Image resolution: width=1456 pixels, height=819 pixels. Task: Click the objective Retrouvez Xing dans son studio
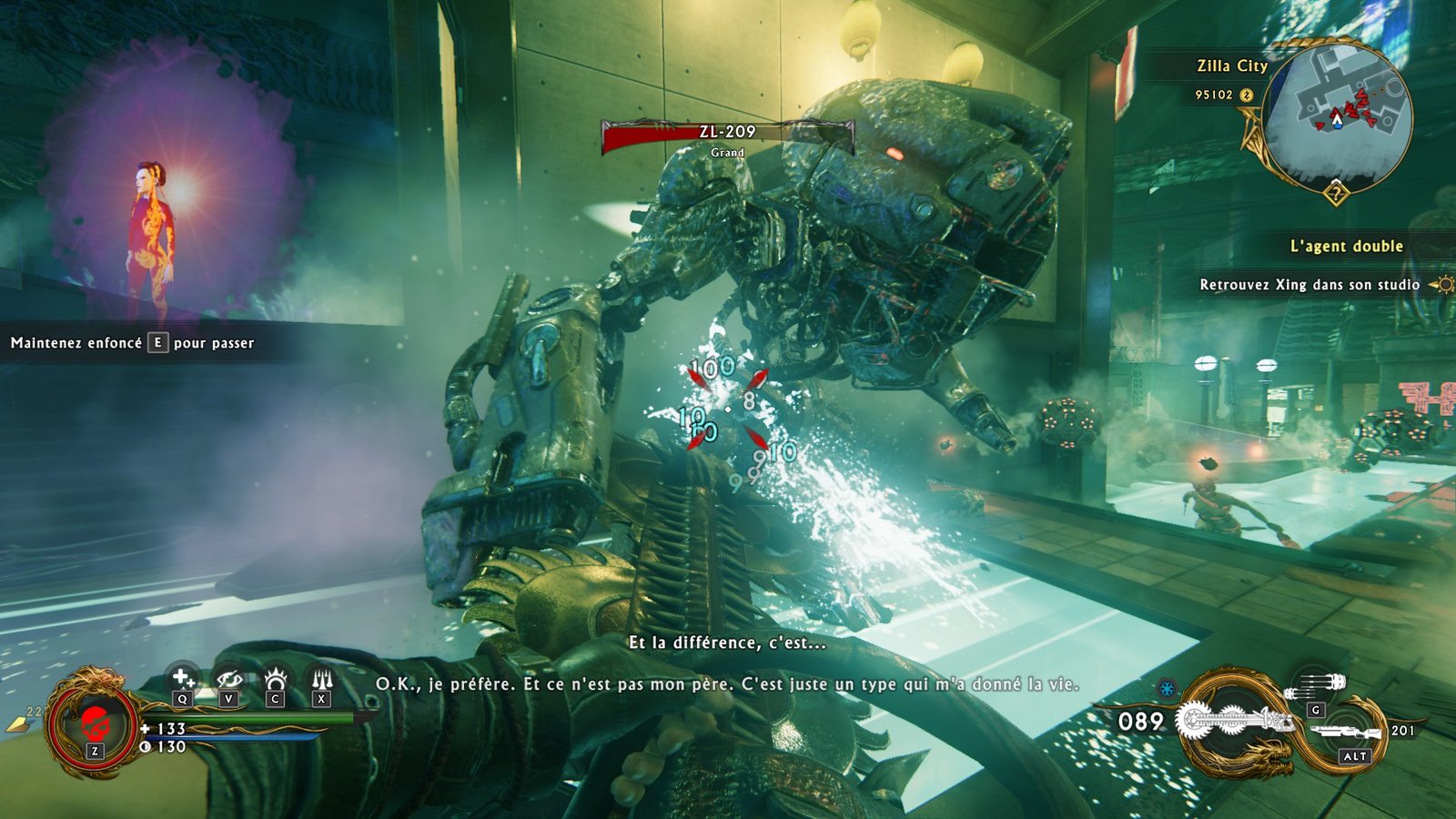(1309, 285)
